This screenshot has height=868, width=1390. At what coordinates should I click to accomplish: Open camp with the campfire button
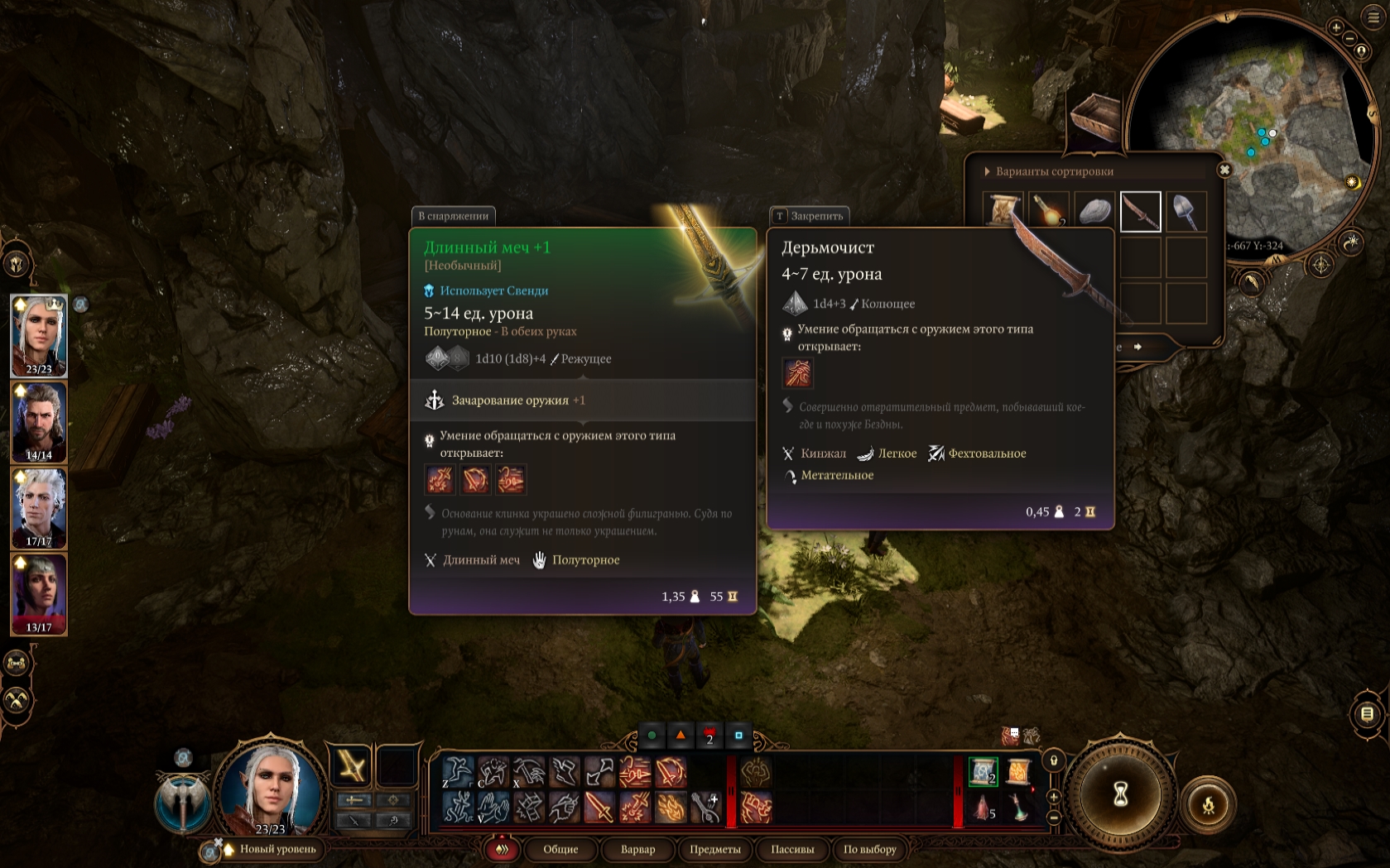tap(1208, 803)
